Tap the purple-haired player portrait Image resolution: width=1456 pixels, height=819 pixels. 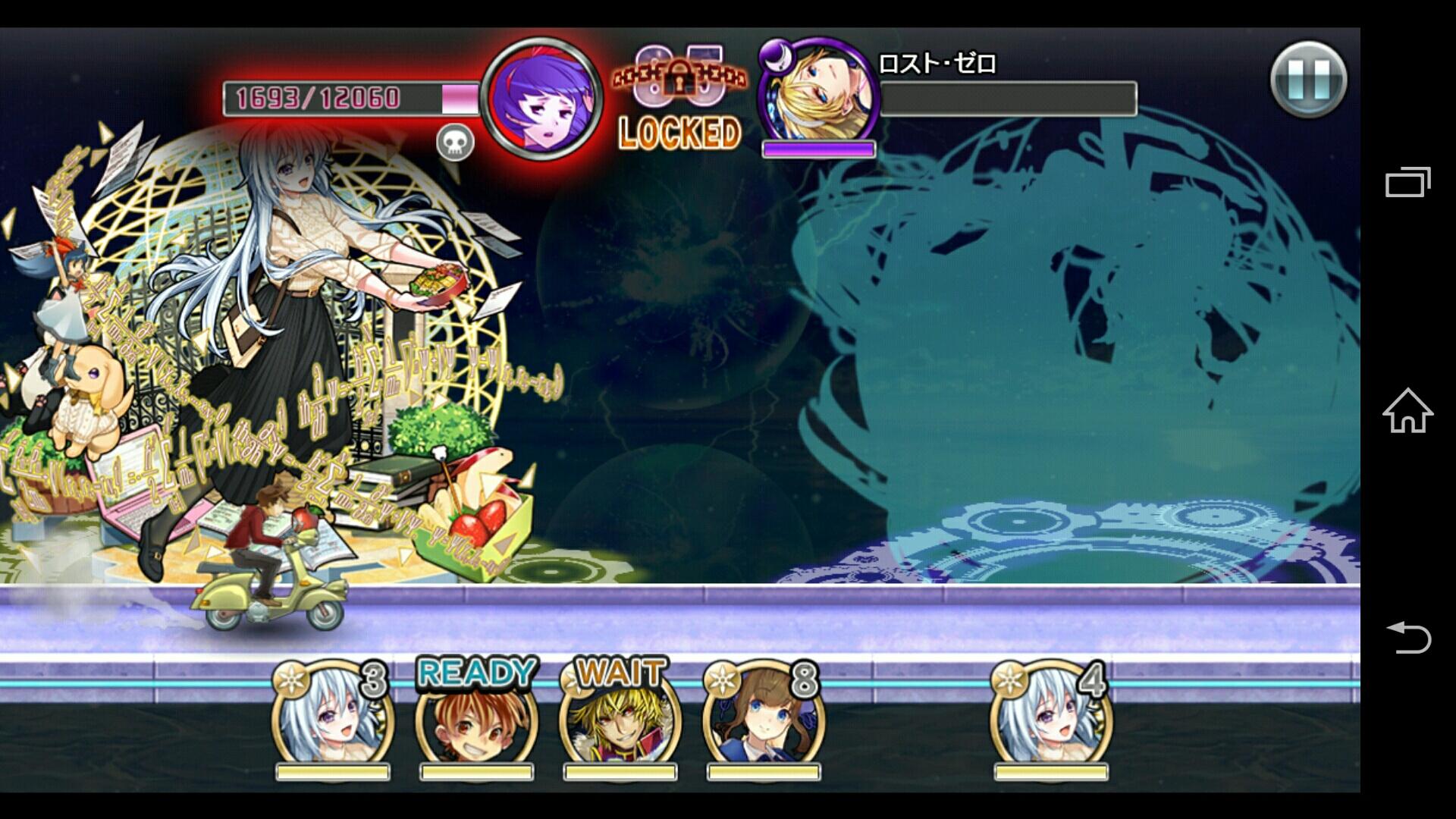541,98
